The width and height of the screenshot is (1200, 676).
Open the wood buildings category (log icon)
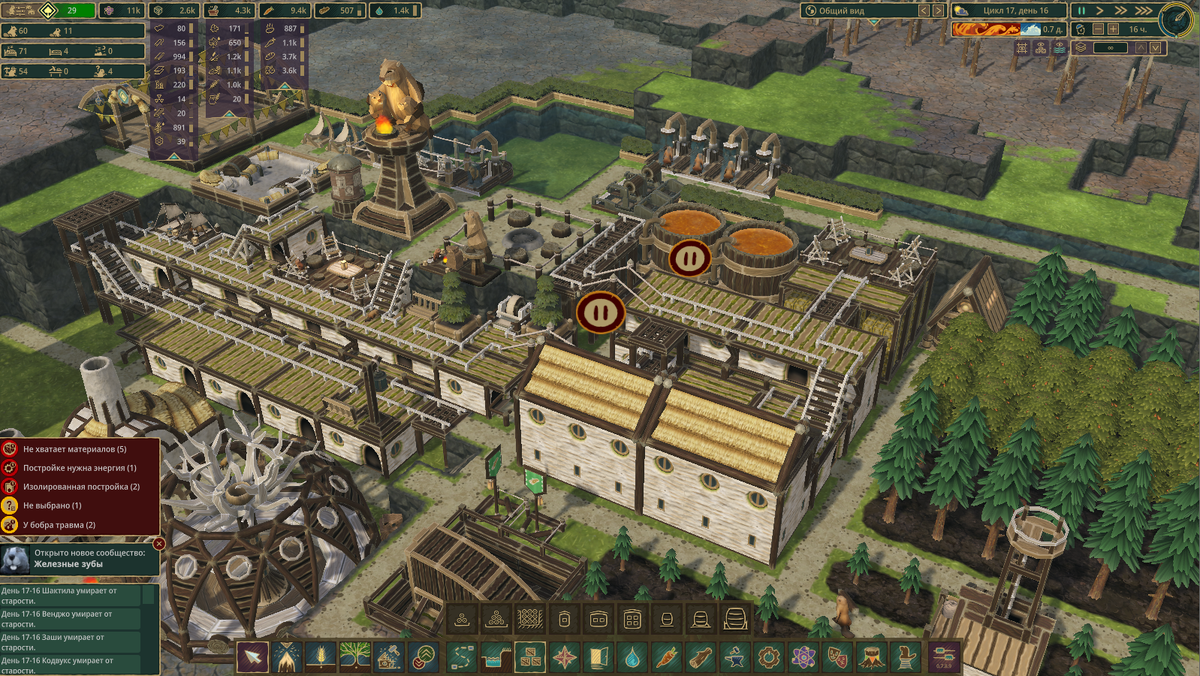(700, 657)
